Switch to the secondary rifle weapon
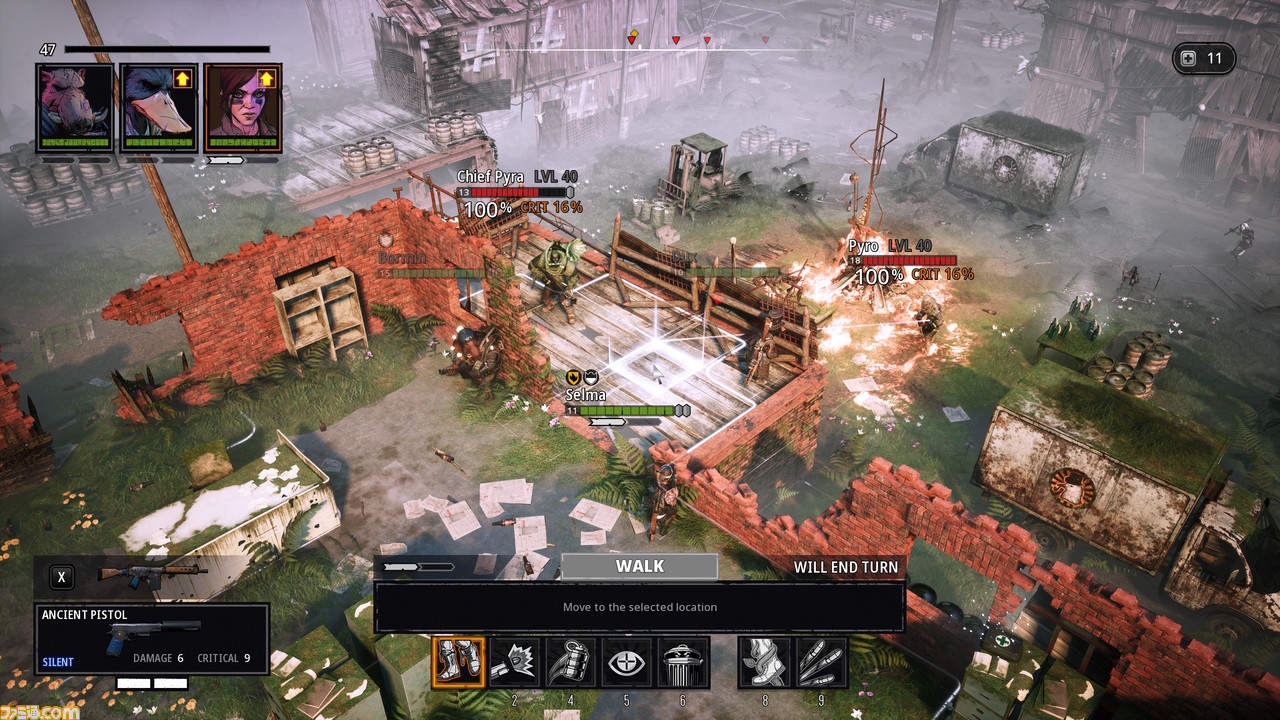The height and width of the screenshot is (720, 1280). pyautogui.click(x=152, y=575)
